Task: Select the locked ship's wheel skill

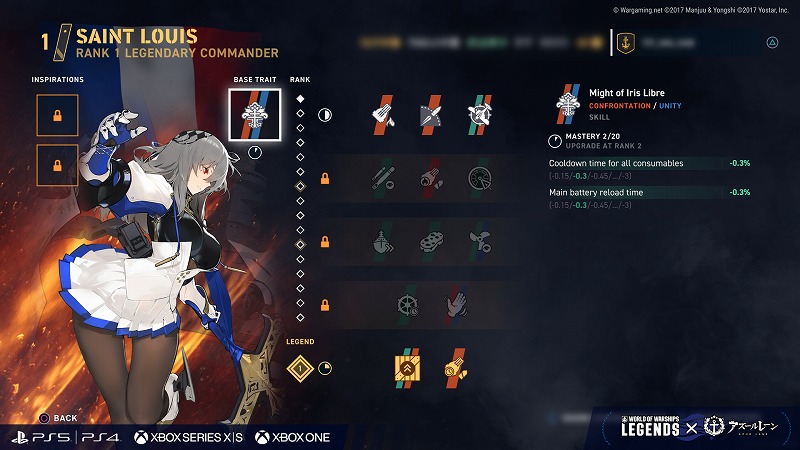Action: coord(407,304)
